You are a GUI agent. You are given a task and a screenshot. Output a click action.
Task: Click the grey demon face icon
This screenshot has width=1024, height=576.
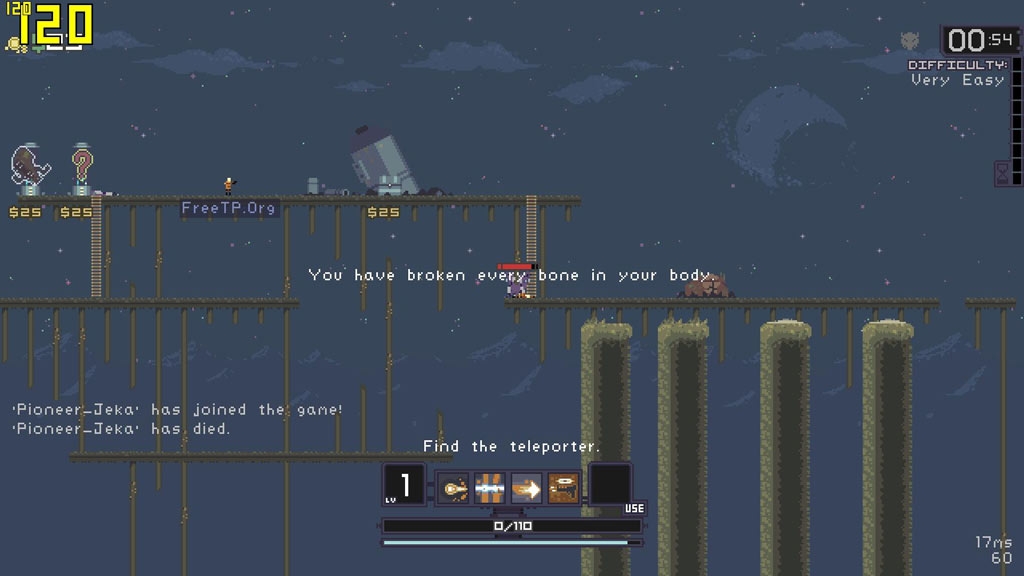(x=909, y=41)
